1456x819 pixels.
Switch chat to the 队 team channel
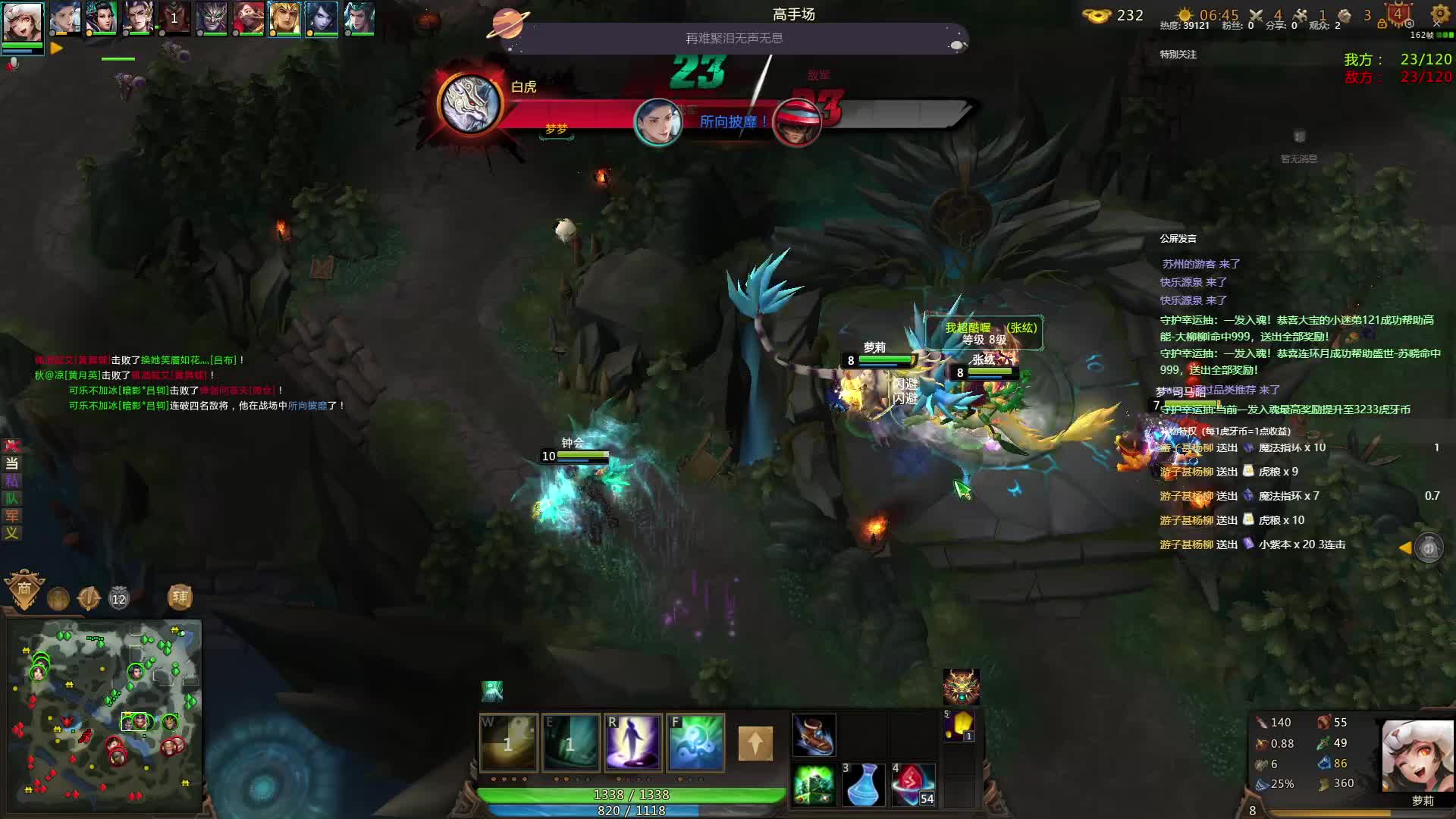(11, 498)
